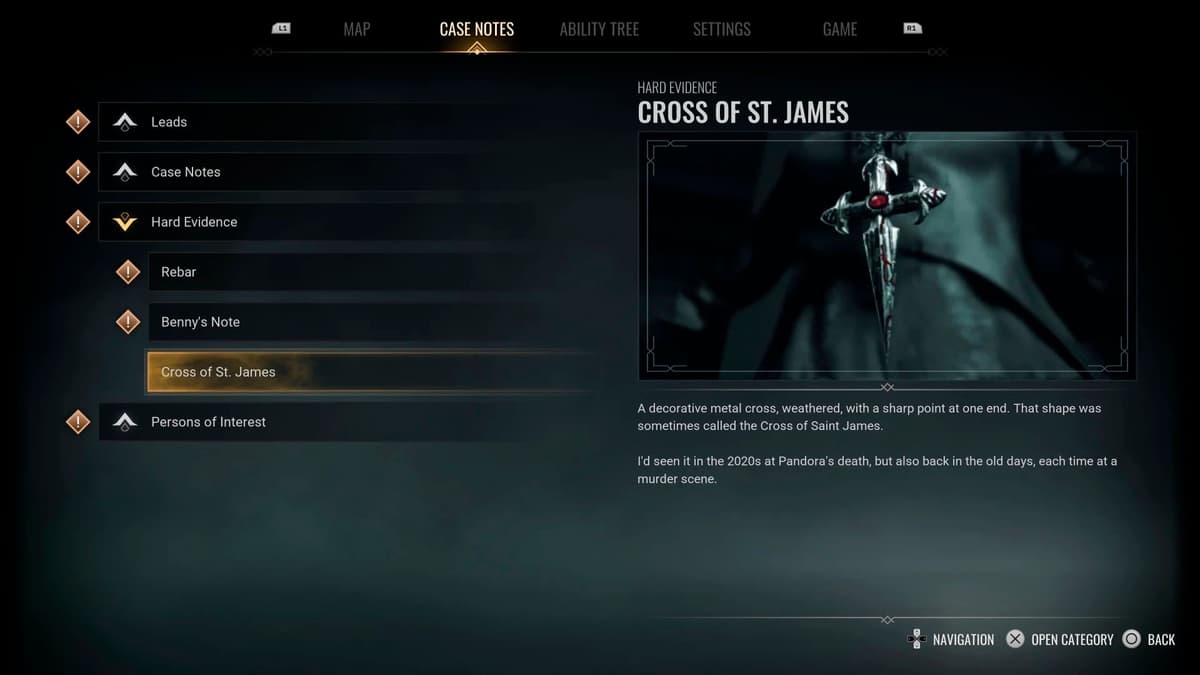Open the Settings tab
This screenshot has height=675, width=1200.
(721, 29)
